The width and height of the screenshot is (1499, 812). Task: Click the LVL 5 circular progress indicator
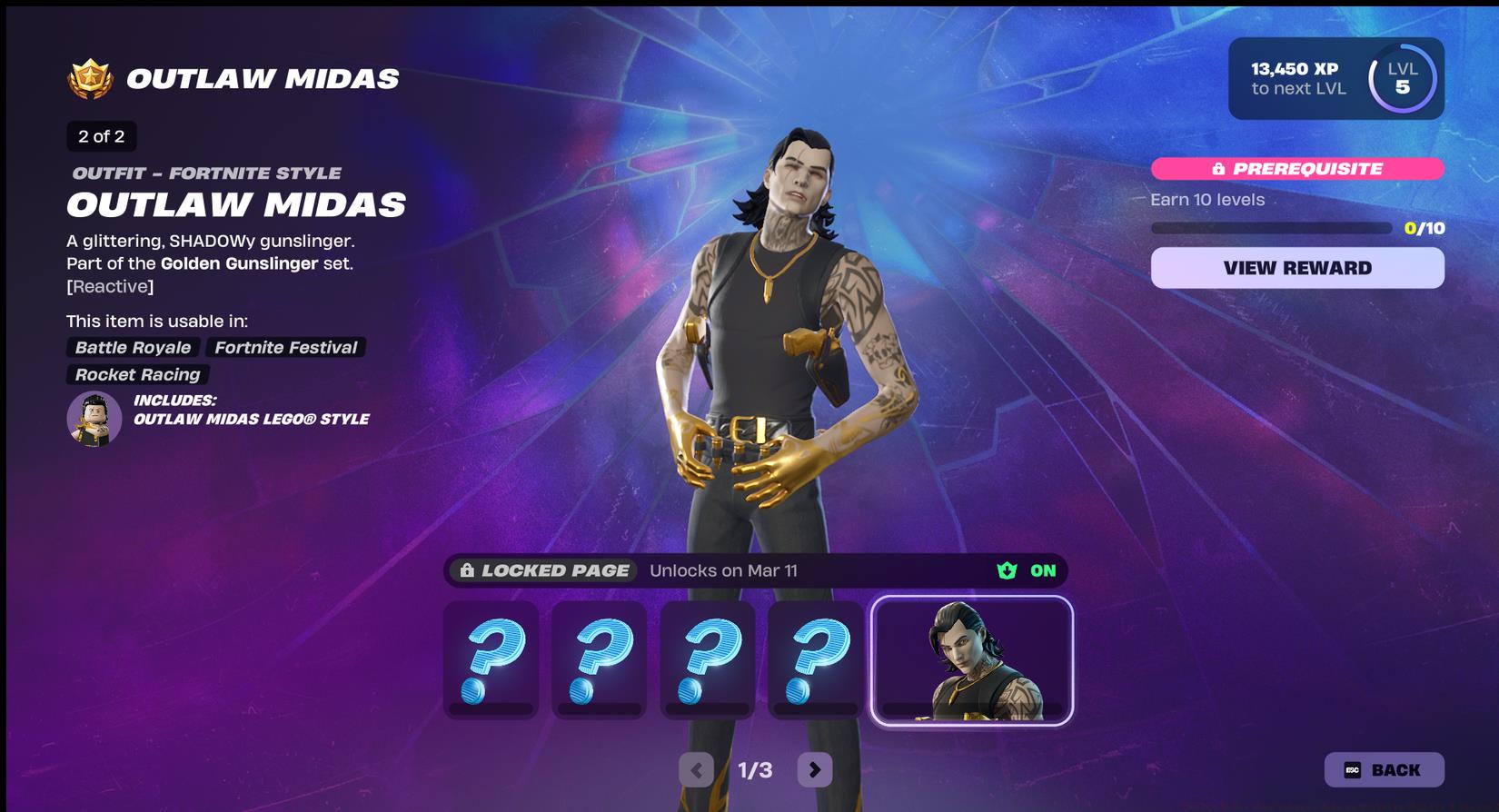[x=1402, y=79]
